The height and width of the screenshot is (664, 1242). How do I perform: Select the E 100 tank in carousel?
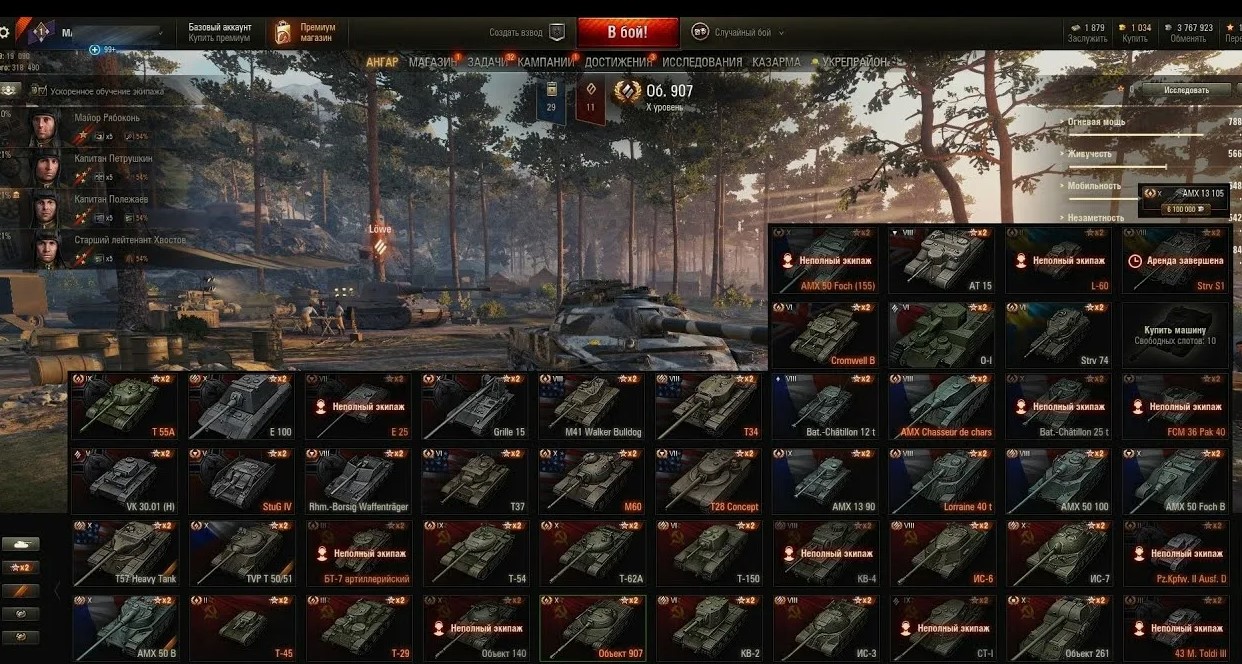point(241,406)
